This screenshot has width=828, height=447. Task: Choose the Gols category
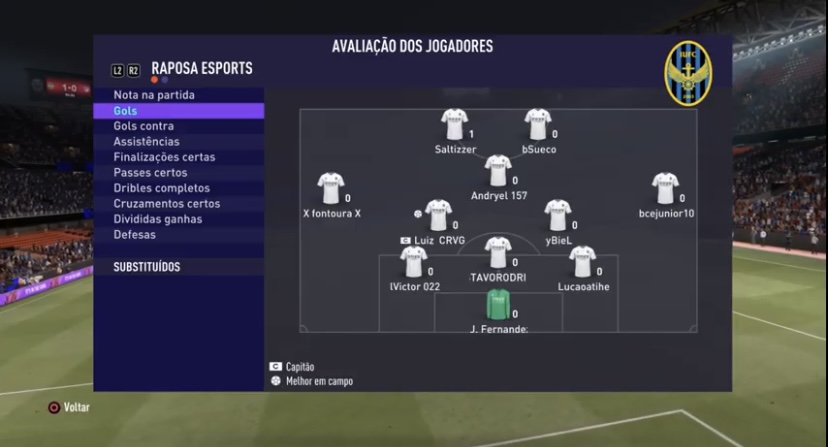pos(125,111)
